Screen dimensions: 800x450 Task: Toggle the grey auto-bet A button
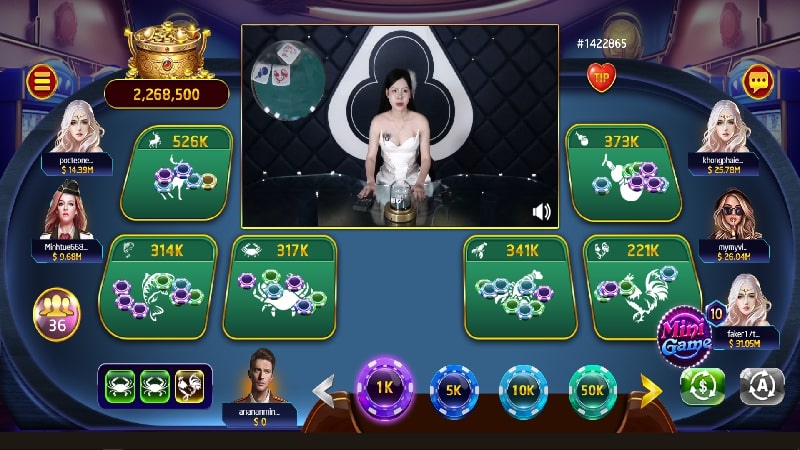[x=762, y=386]
